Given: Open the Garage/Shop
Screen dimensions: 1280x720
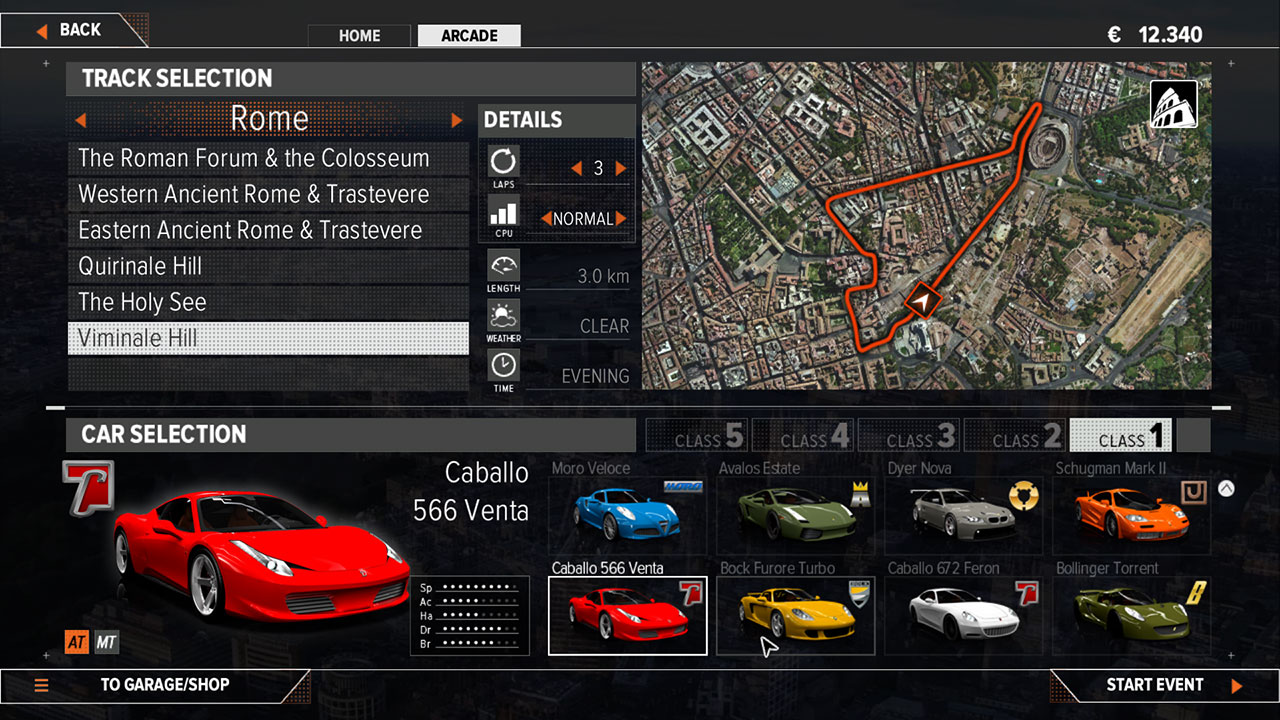Looking at the screenshot, I should click(x=164, y=685).
